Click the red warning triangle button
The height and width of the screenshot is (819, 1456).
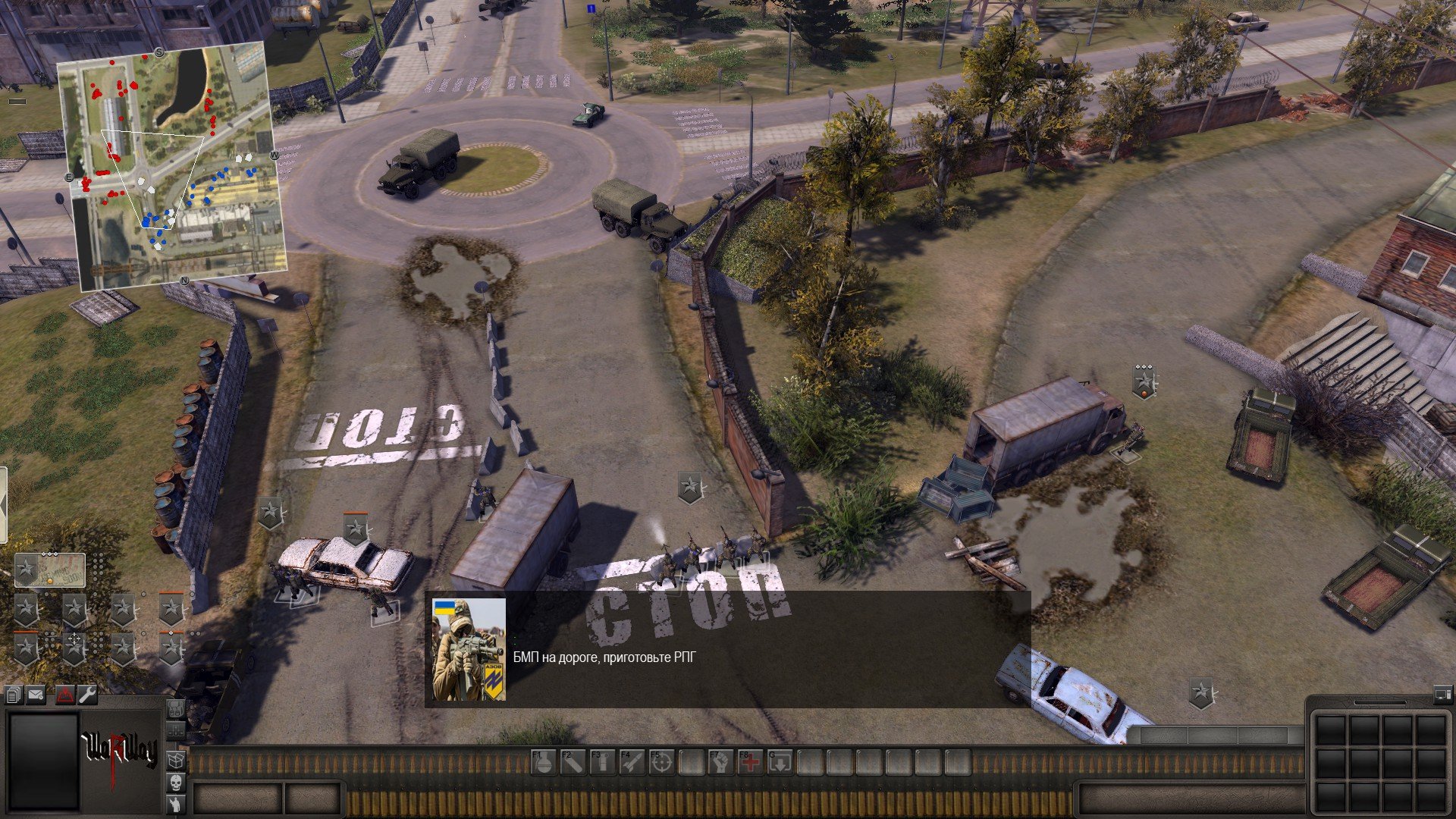click(65, 695)
